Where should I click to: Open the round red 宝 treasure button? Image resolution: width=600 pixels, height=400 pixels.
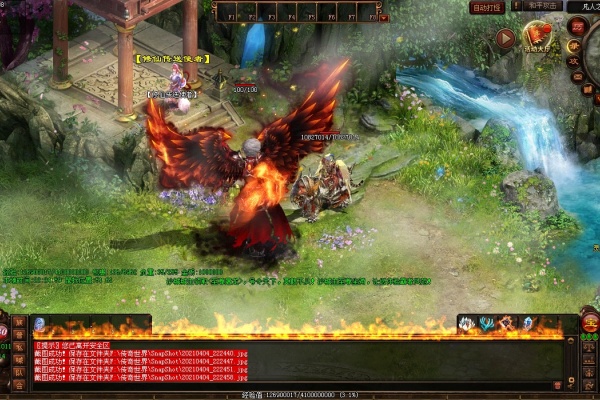tap(589, 323)
